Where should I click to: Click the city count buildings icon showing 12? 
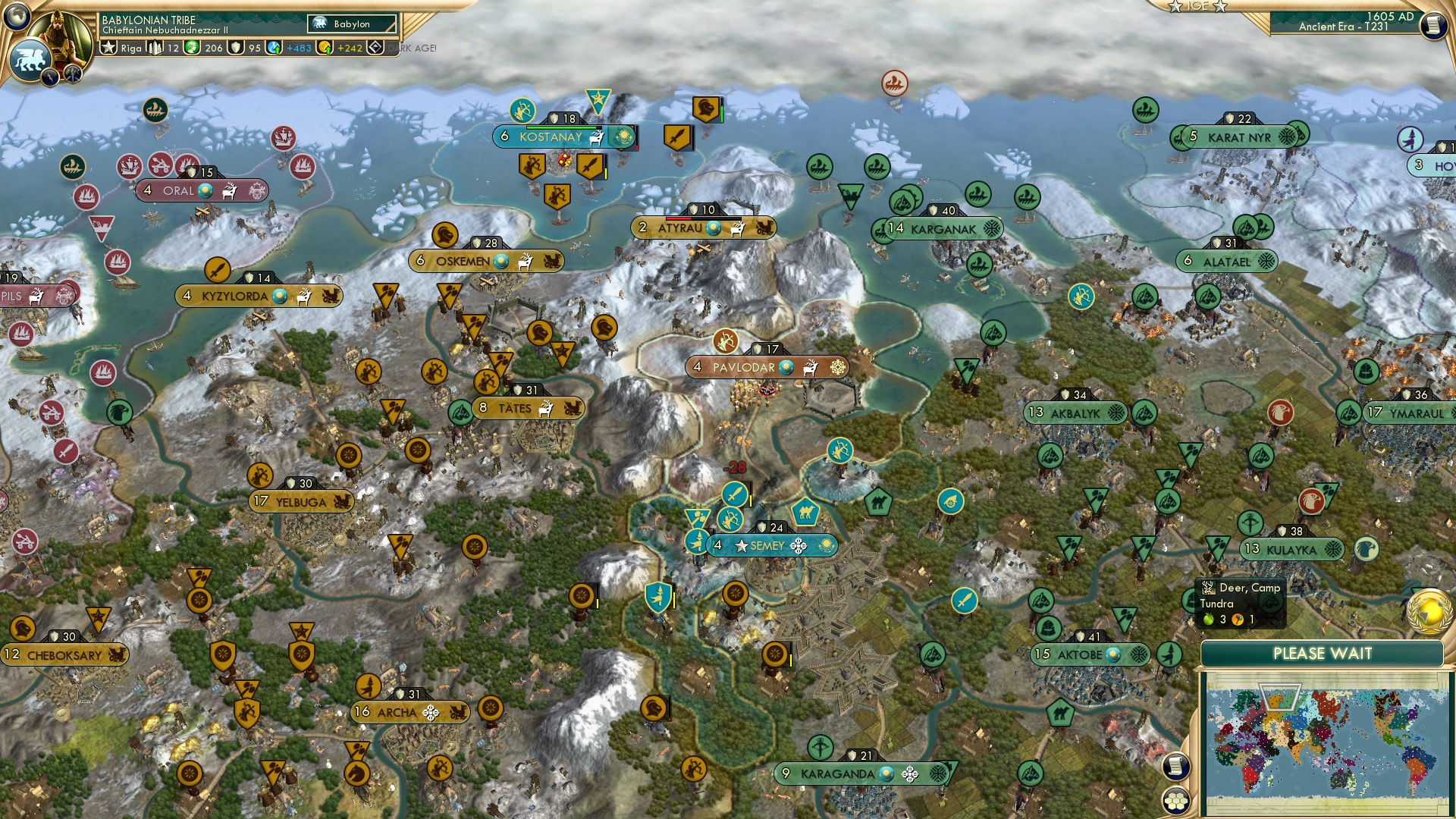[156, 48]
